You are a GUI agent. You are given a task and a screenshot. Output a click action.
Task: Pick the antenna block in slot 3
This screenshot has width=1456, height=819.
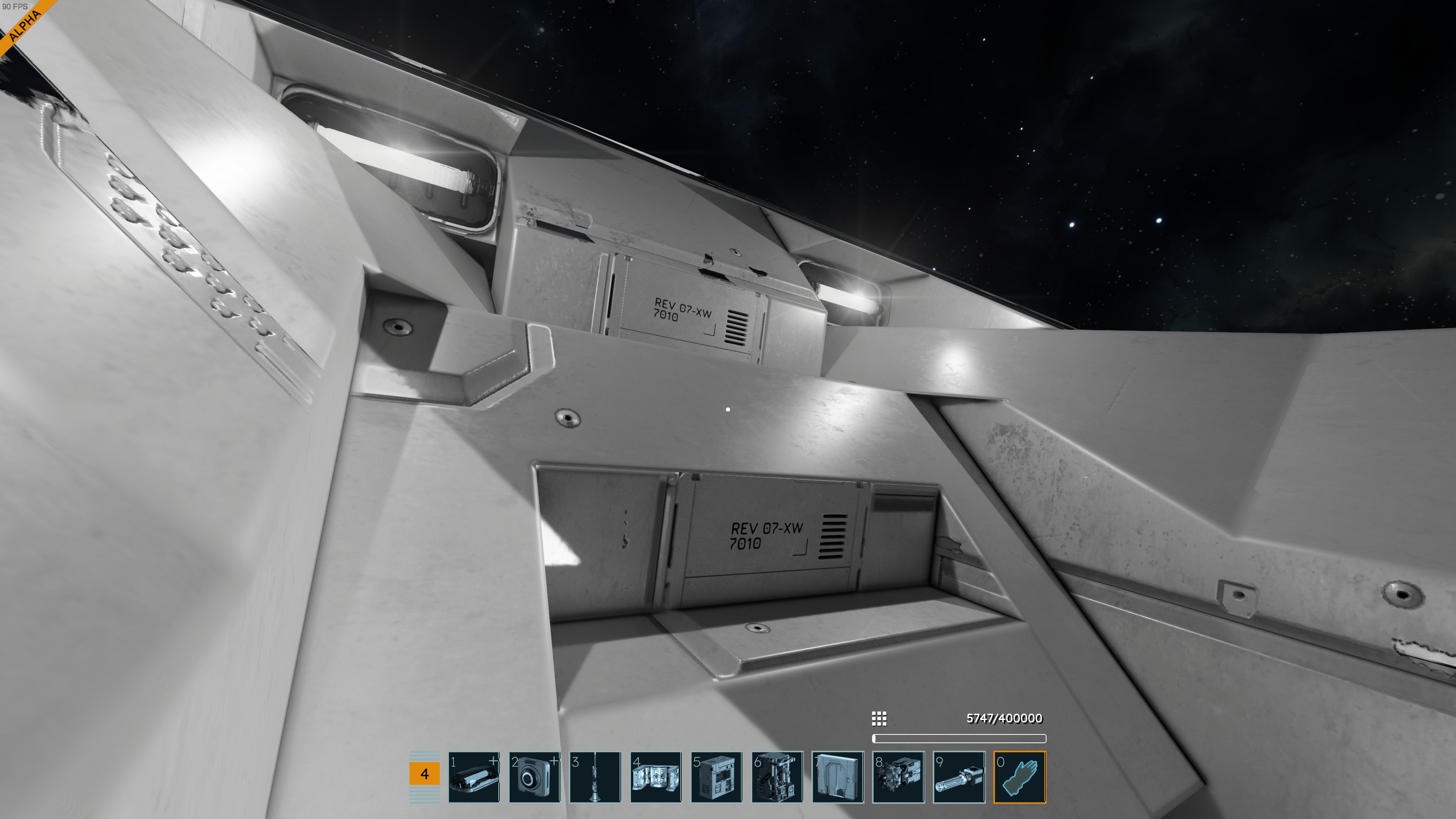click(595, 777)
